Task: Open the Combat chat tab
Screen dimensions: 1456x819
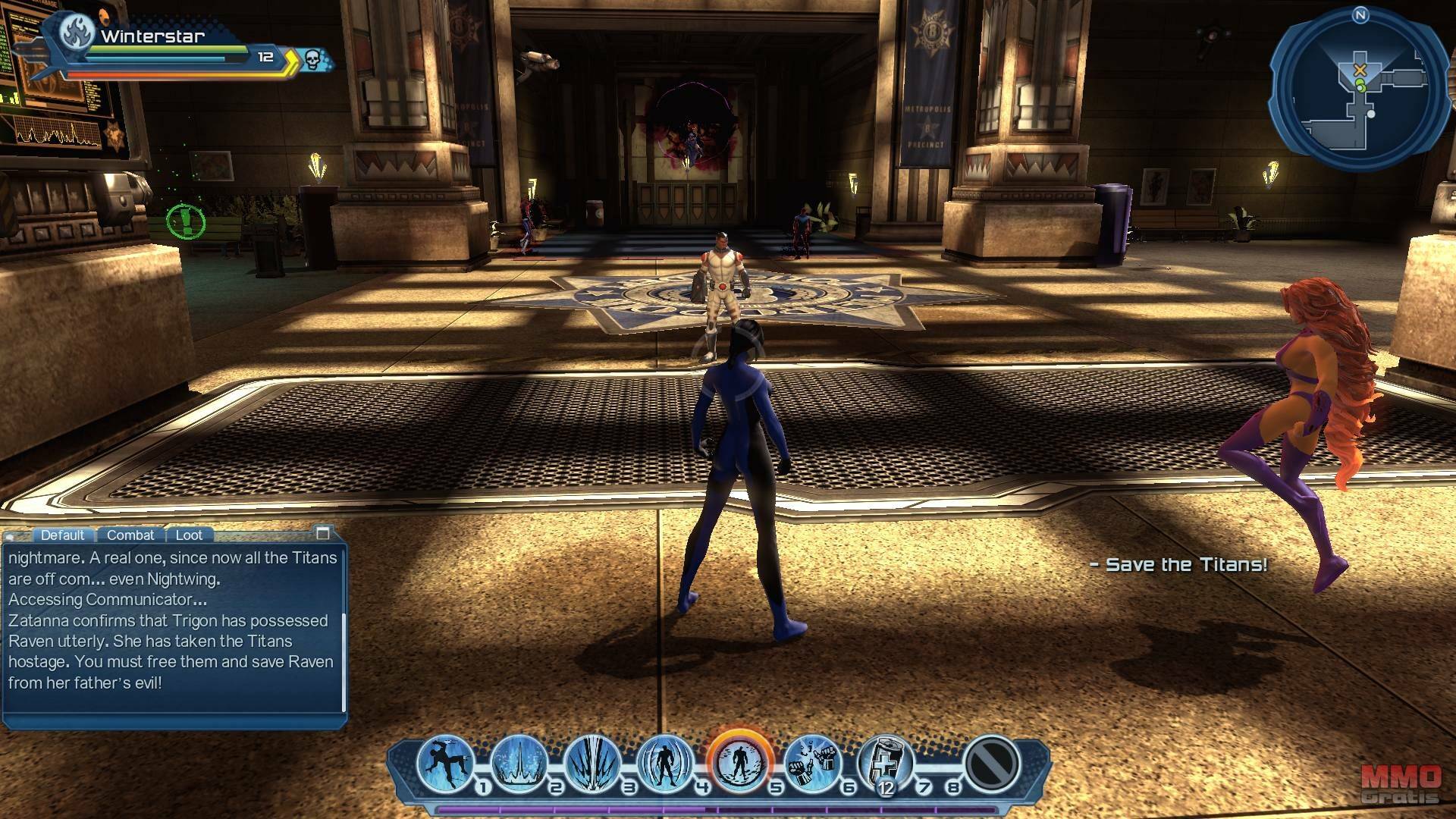Action: click(x=130, y=535)
